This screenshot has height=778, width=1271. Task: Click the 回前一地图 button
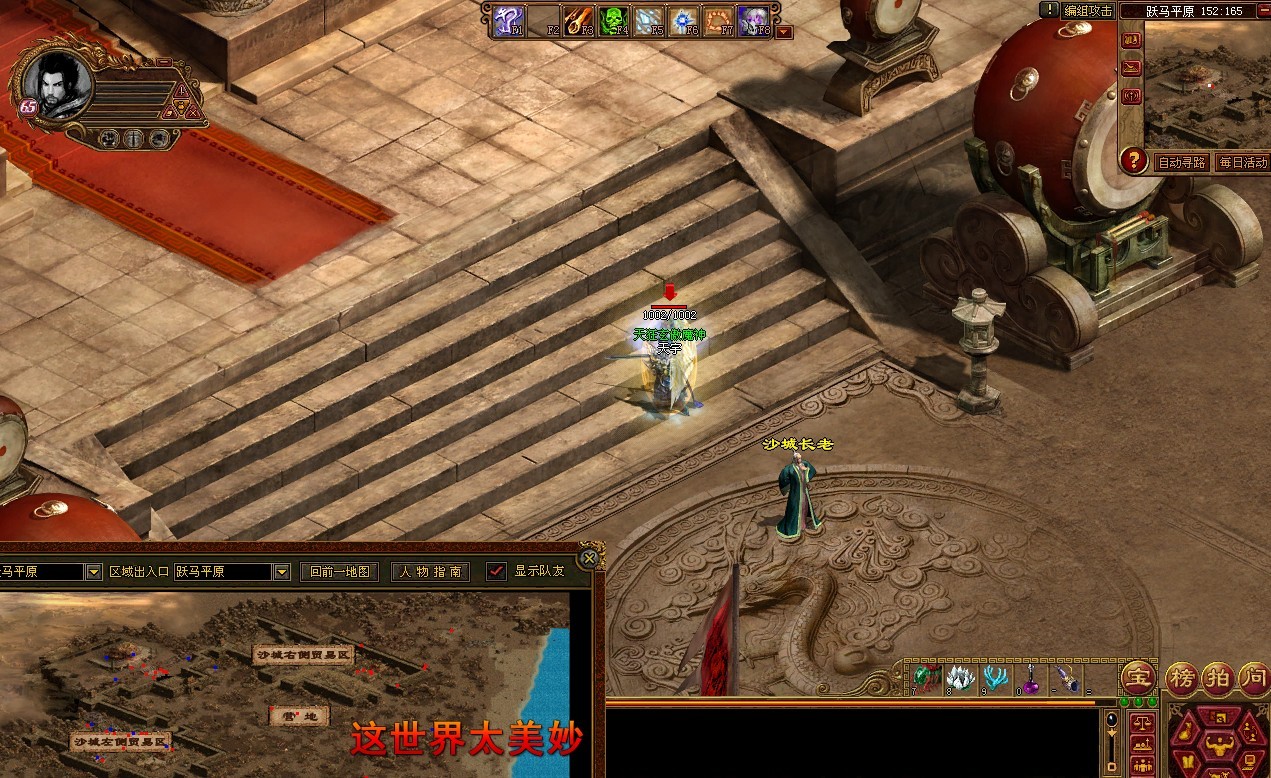pos(340,572)
